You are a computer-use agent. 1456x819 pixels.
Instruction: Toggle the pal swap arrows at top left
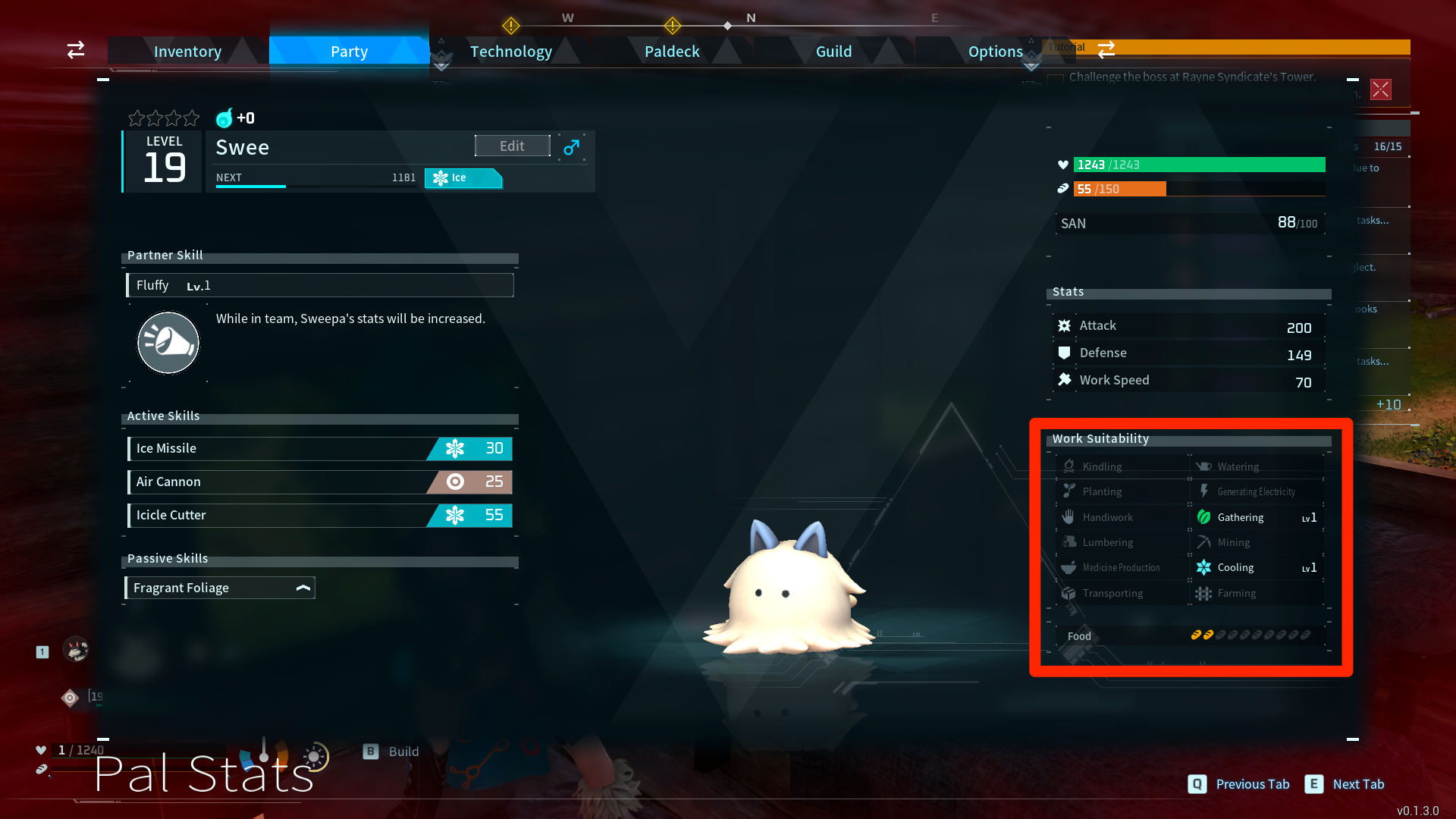75,50
